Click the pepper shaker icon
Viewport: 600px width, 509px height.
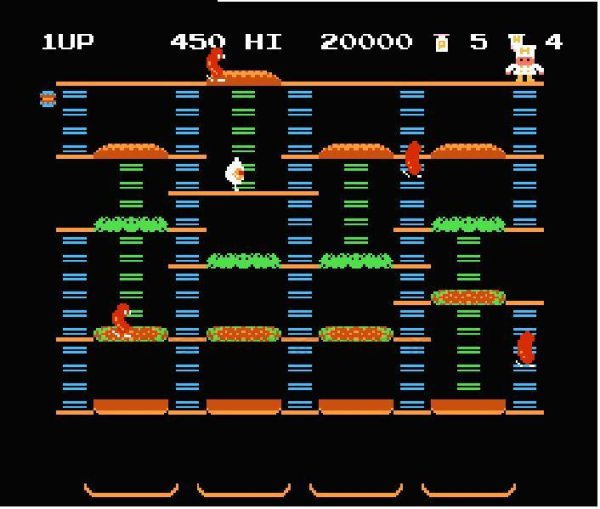441,42
